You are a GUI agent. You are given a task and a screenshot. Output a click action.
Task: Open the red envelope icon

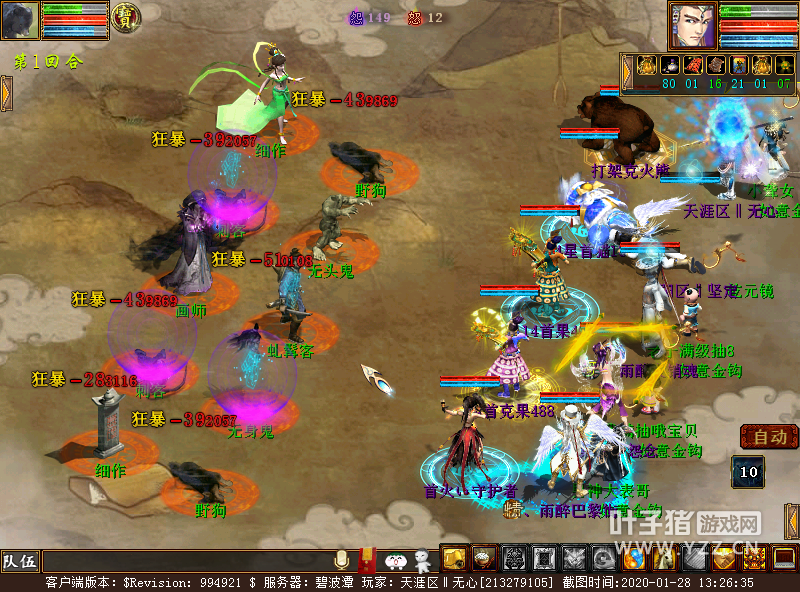point(367,559)
